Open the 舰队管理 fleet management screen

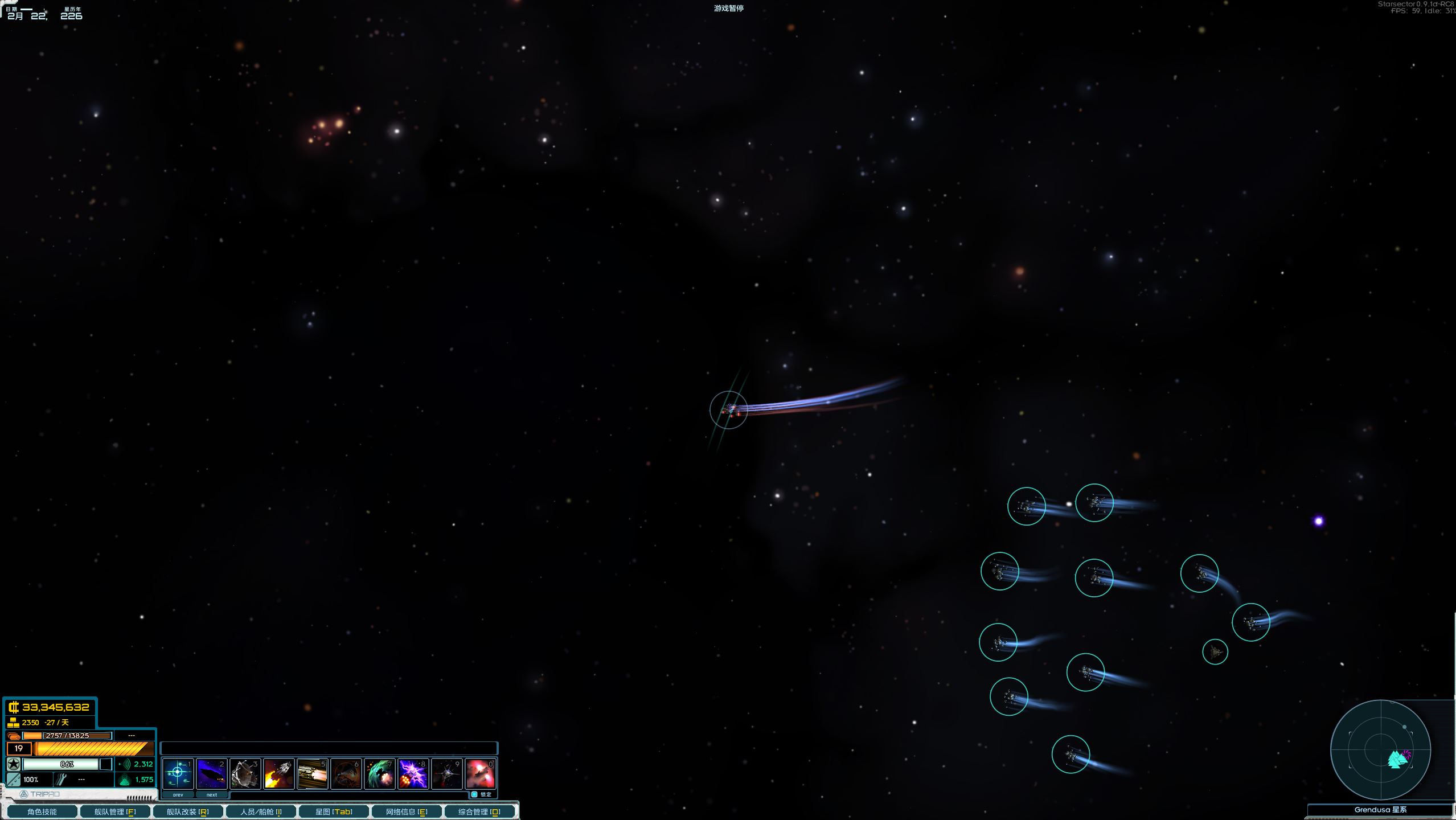coord(115,811)
